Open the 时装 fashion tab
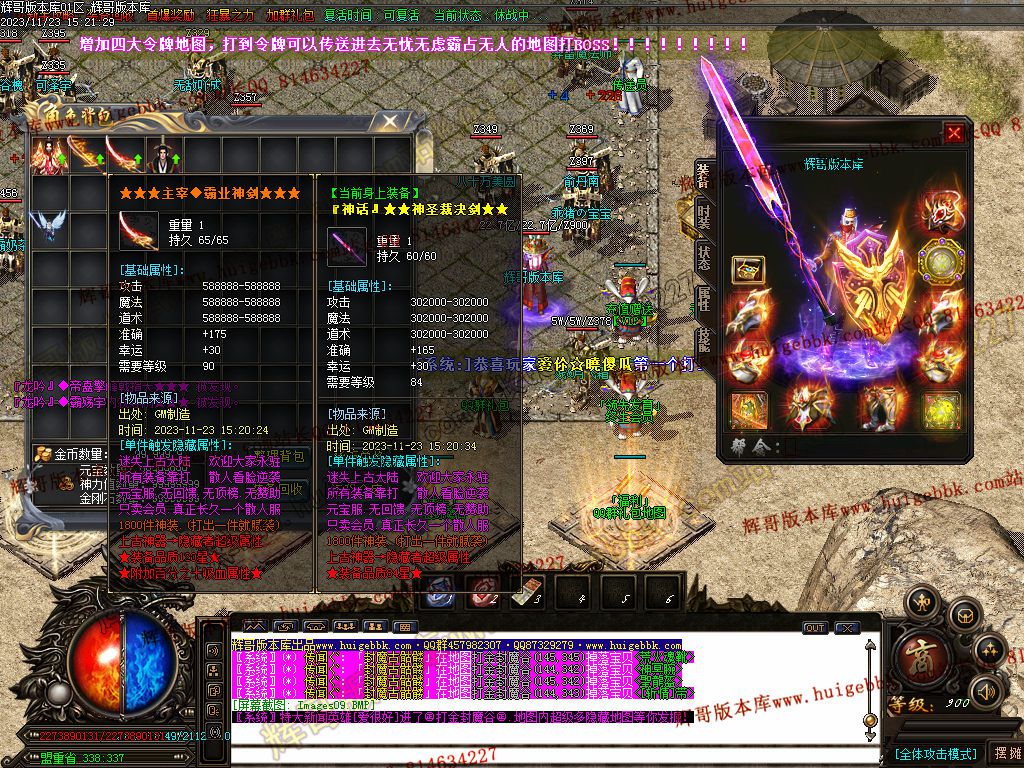This screenshot has height=768, width=1024. click(703, 217)
